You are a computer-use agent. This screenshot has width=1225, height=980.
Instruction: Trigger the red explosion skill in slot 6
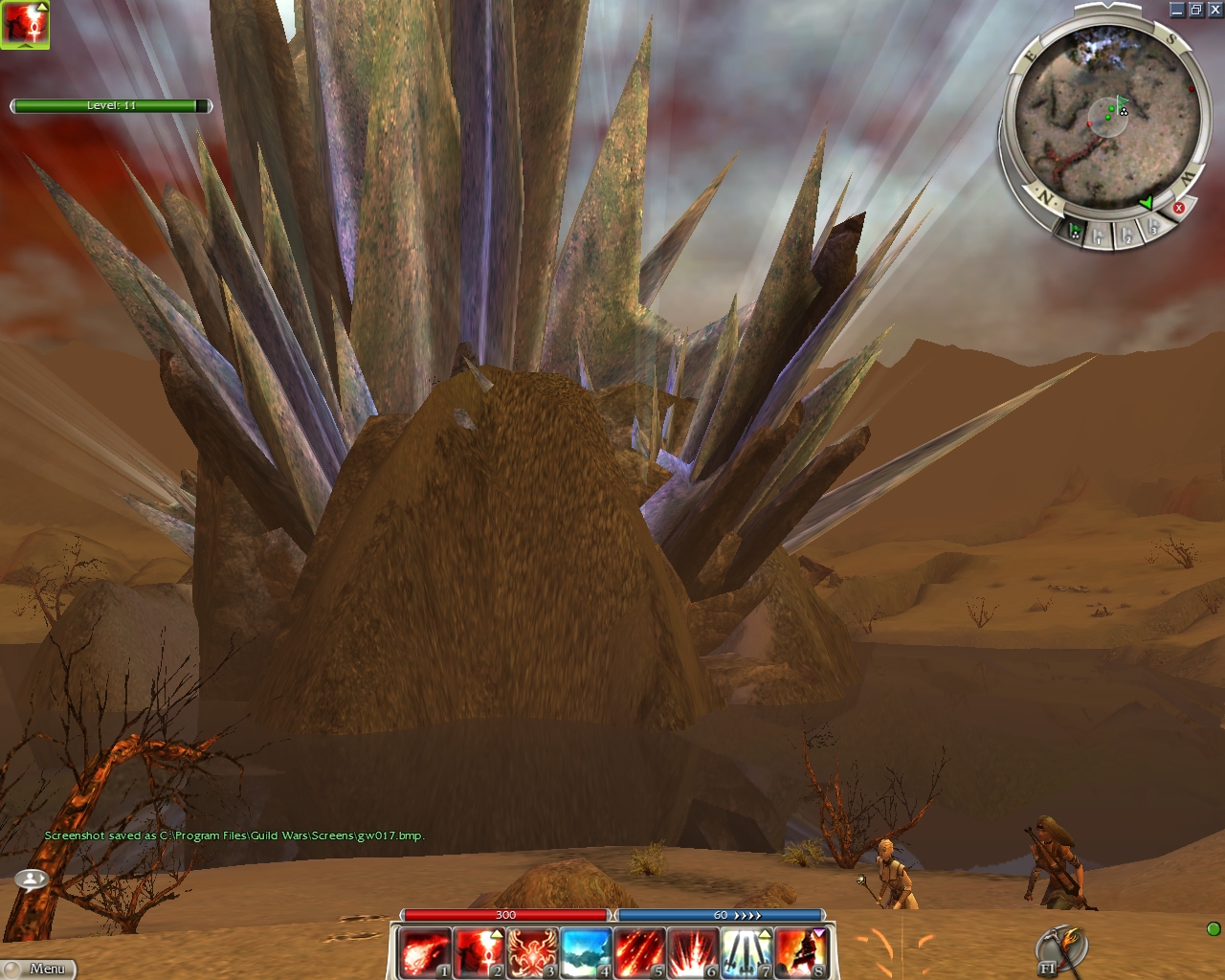click(693, 953)
